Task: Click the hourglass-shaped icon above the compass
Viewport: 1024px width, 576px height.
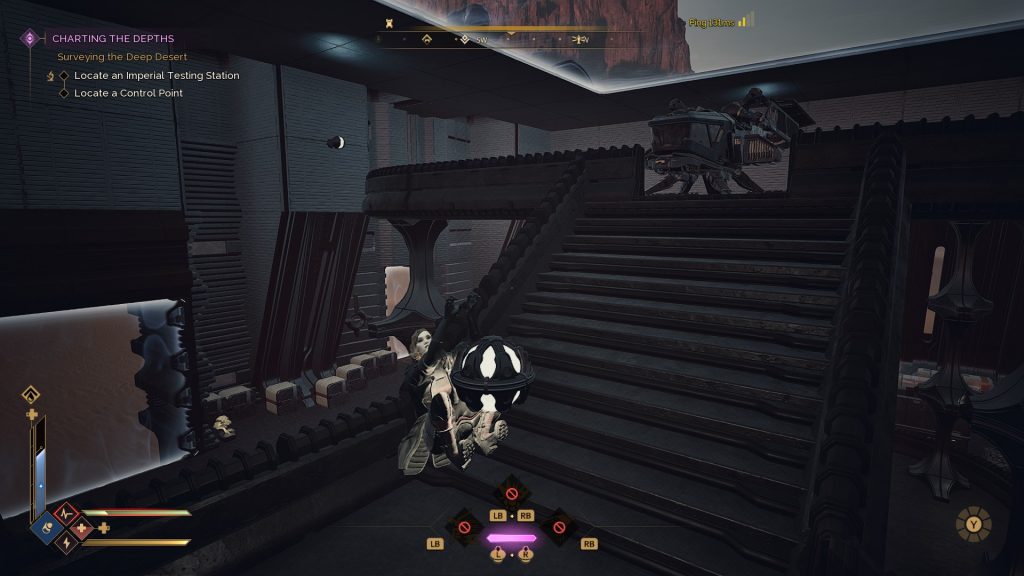Action: (388, 21)
